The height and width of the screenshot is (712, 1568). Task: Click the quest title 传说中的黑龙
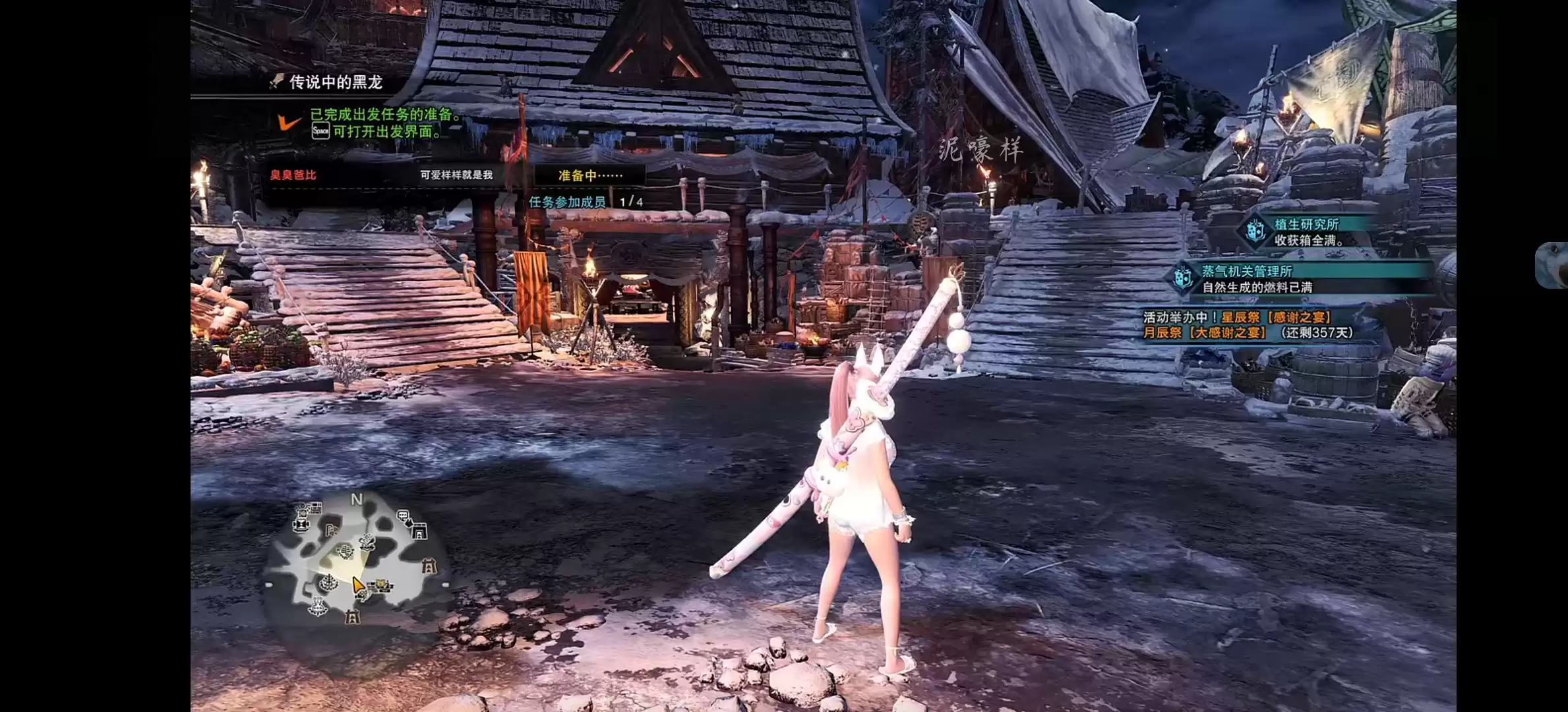[x=336, y=82]
